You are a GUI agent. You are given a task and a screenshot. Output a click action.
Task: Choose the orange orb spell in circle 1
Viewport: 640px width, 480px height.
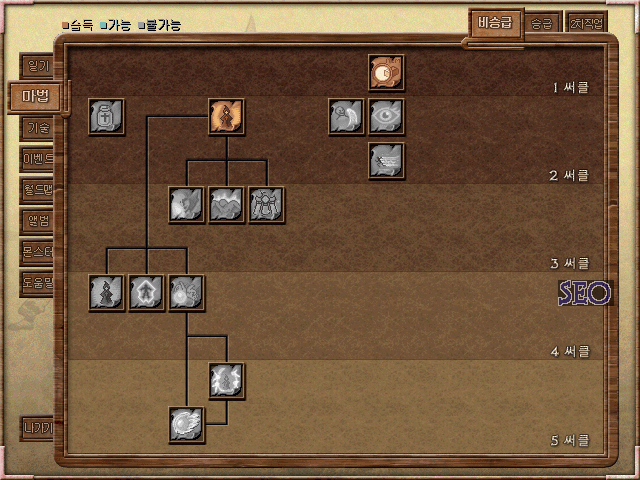(x=386, y=73)
